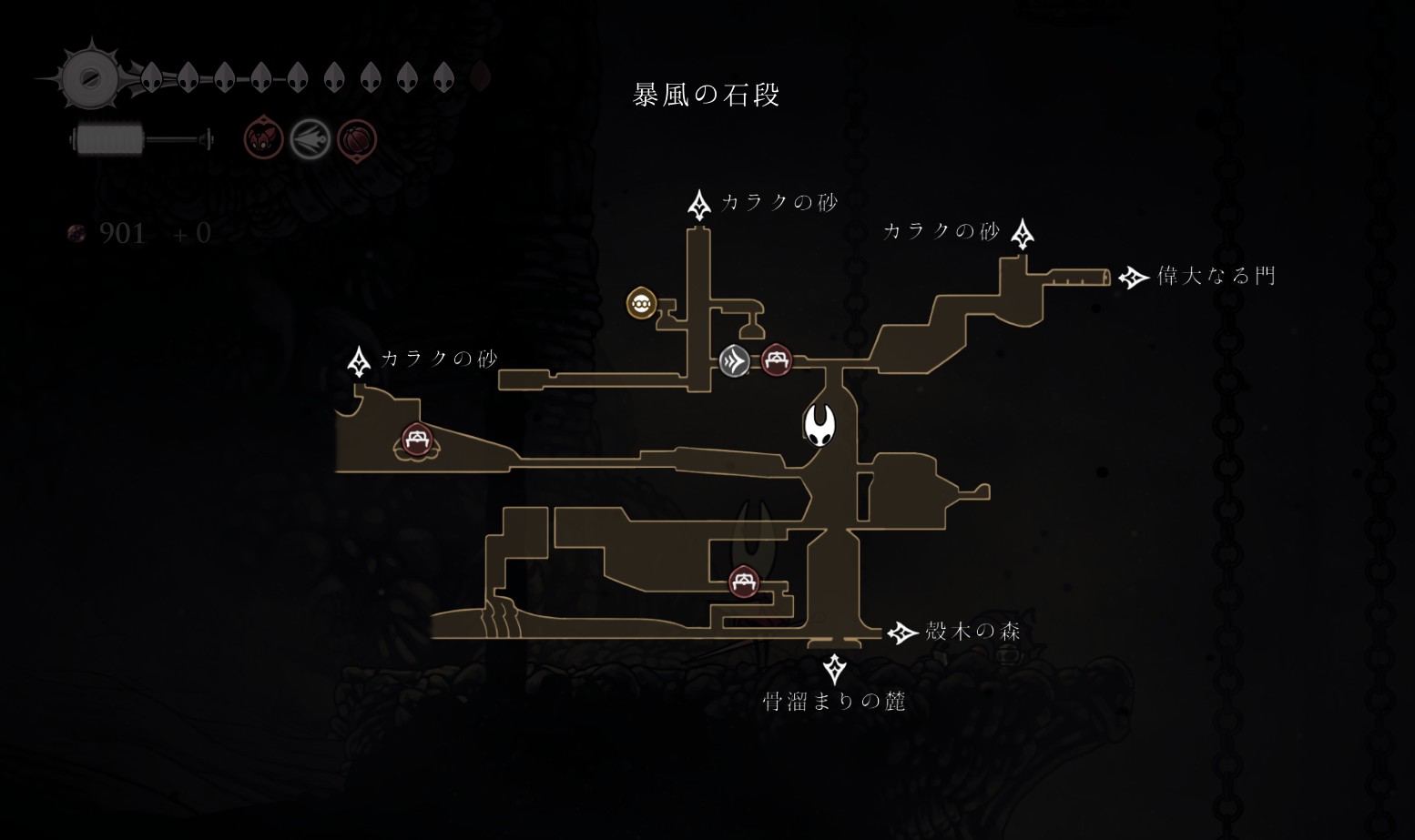1415x840 pixels.
Task: Choose the 殻木の森 exit marker
Action: point(901,633)
